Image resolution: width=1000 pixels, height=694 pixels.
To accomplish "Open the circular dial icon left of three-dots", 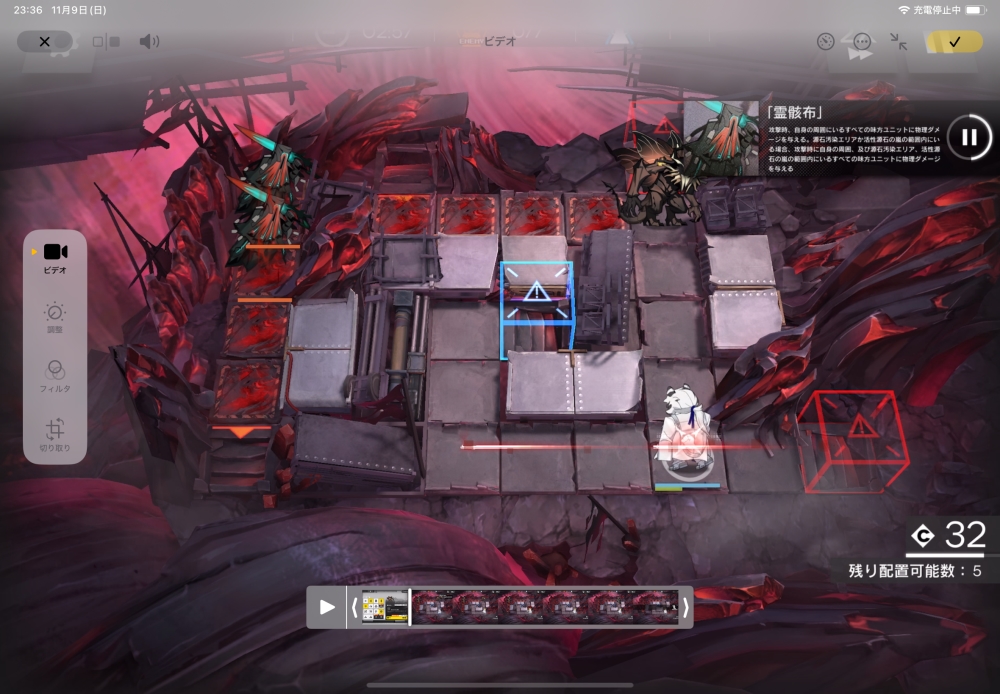I will 825,42.
